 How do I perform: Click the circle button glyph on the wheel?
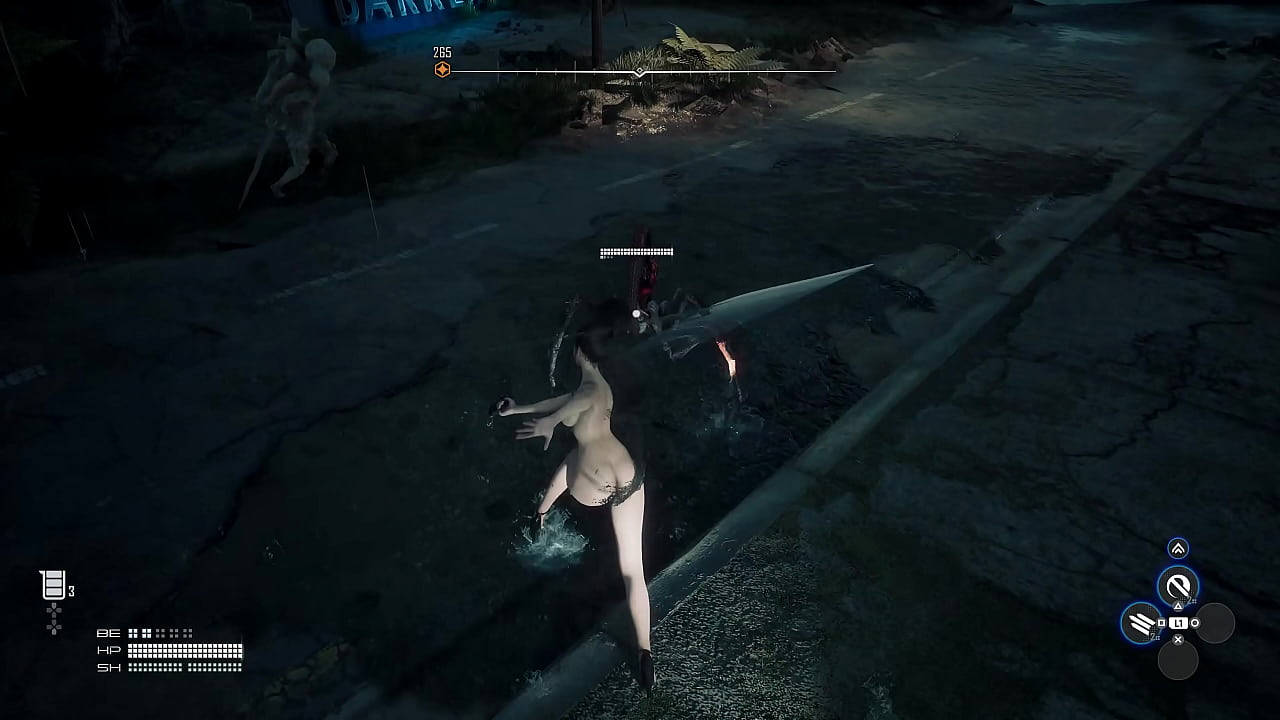point(1194,622)
